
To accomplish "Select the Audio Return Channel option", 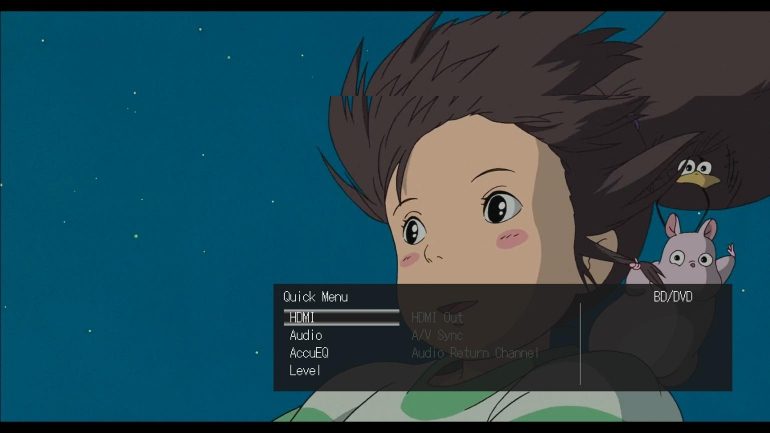I will tap(475, 353).
